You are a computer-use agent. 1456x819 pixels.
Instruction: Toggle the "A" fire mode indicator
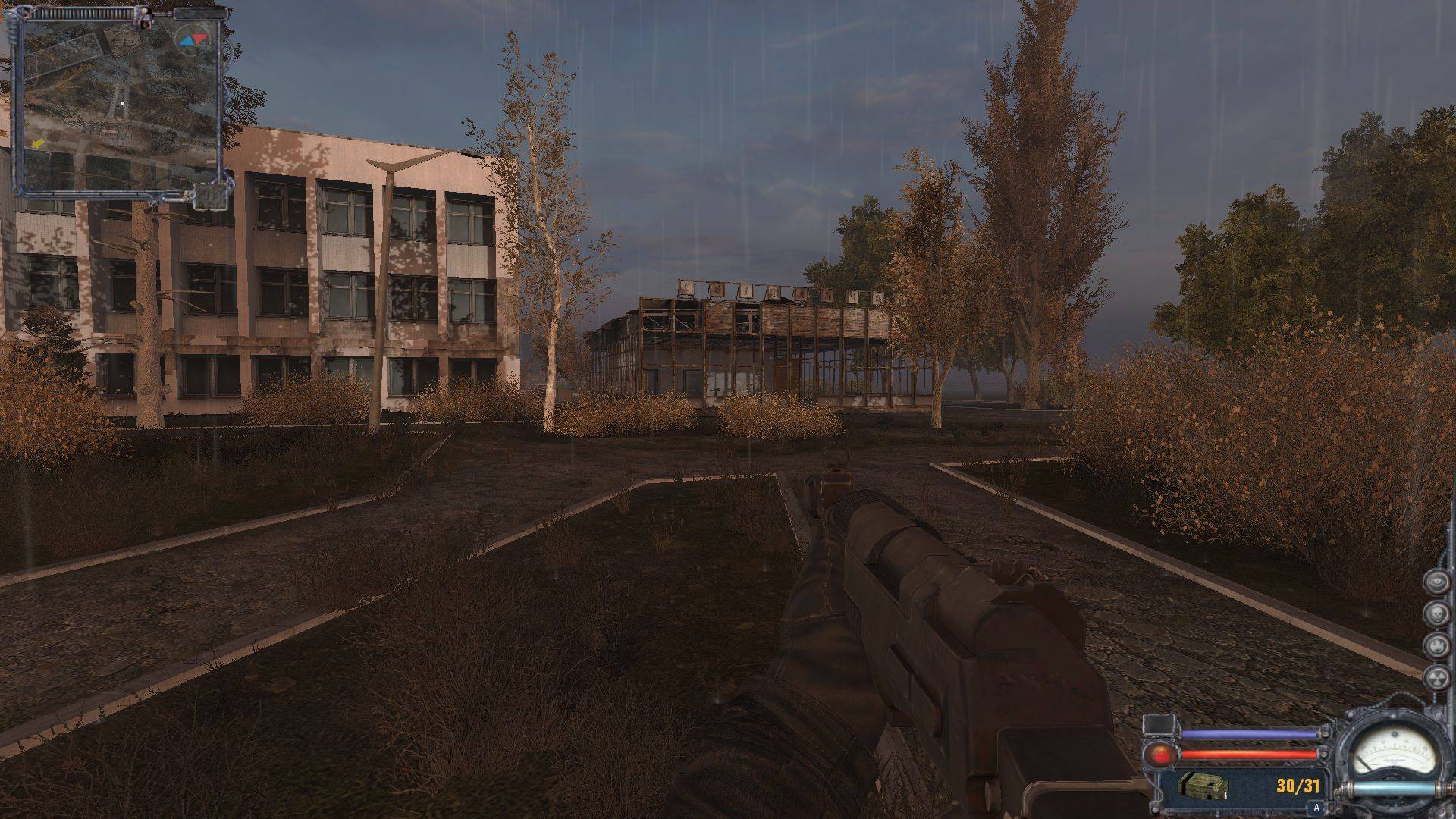coord(1317,808)
